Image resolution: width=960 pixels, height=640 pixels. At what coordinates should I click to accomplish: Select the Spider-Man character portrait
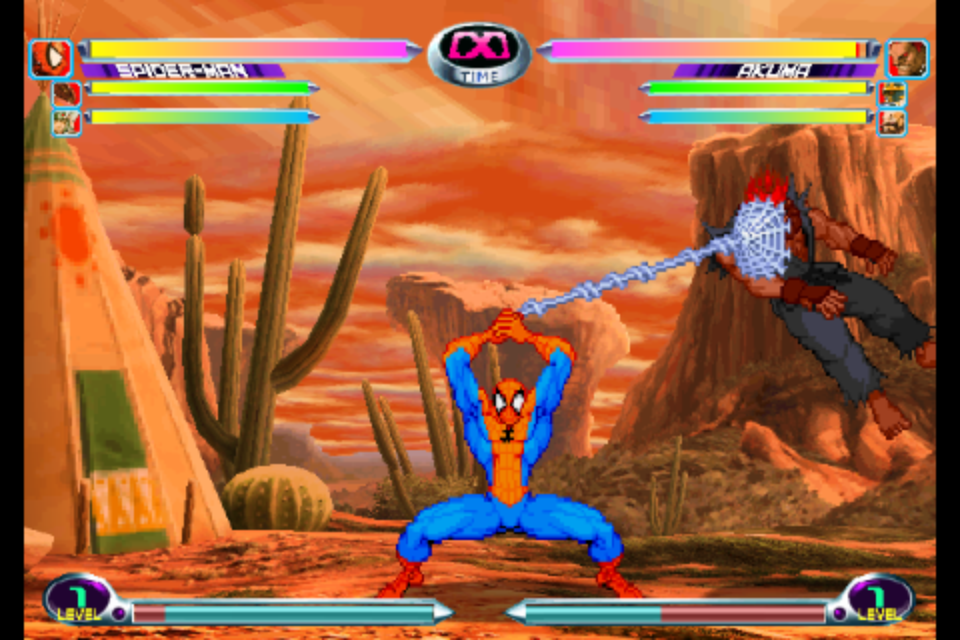point(50,59)
